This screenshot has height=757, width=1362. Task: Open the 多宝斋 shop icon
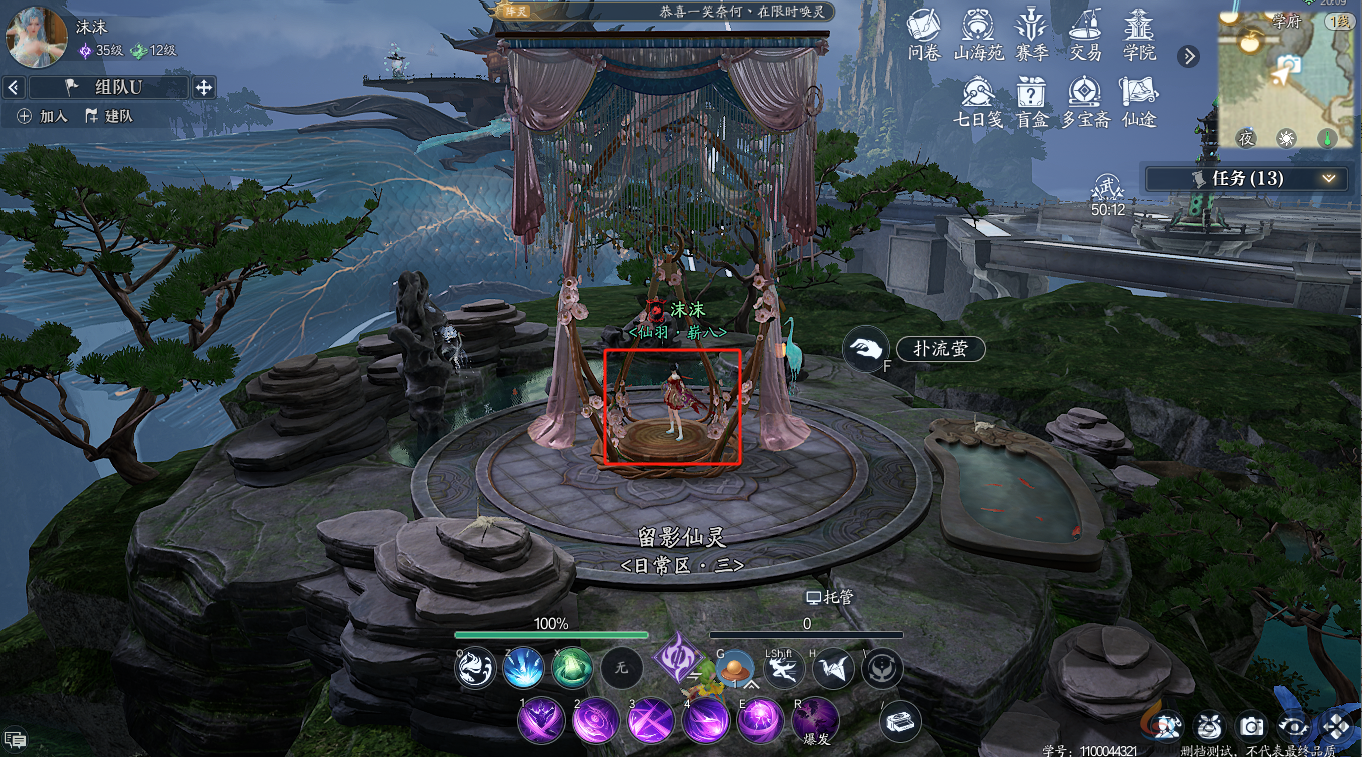click(x=1085, y=100)
